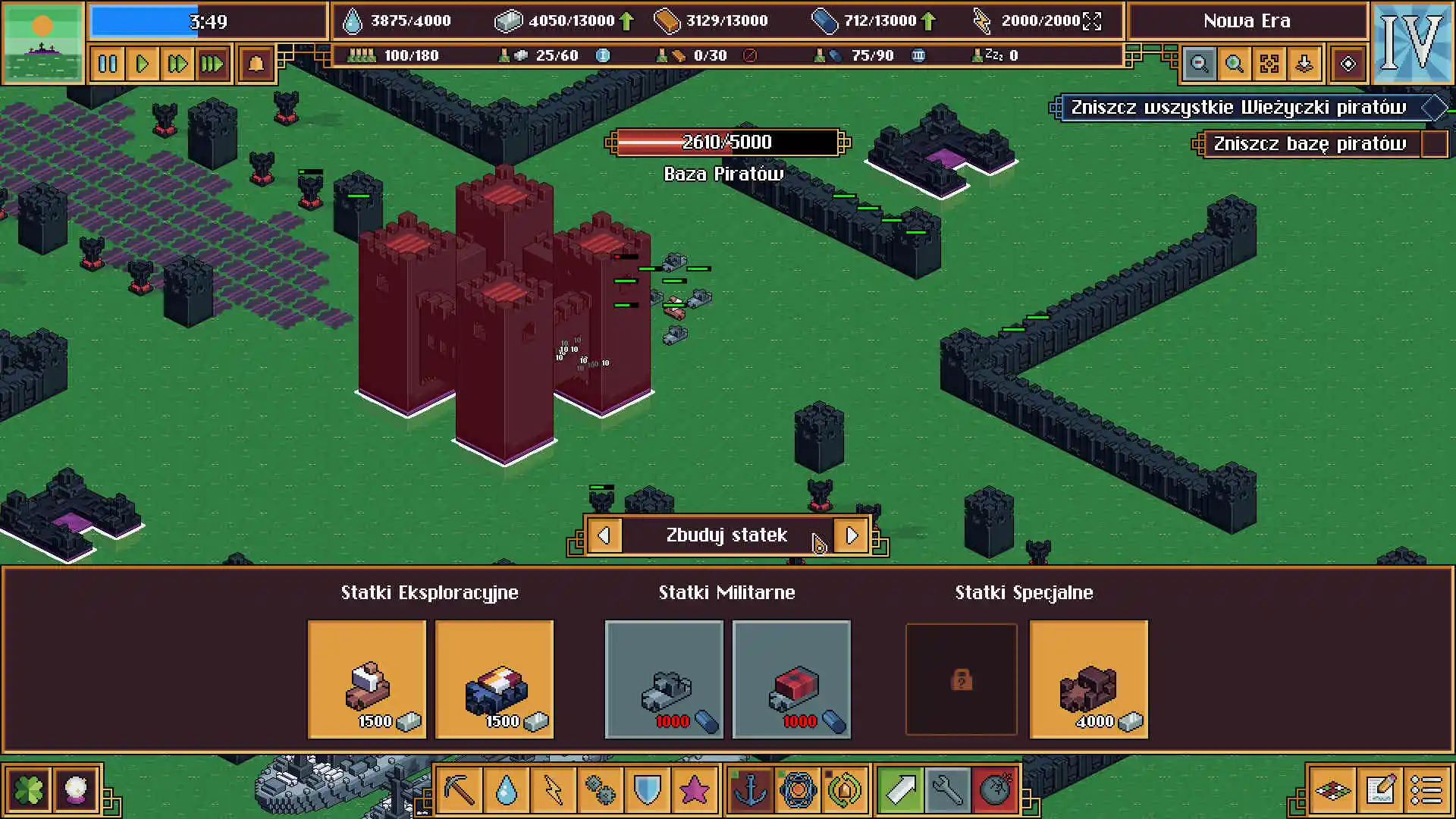Open the pickaxe mining build category
The width and height of the screenshot is (1456, 819).
click(460, 790)
